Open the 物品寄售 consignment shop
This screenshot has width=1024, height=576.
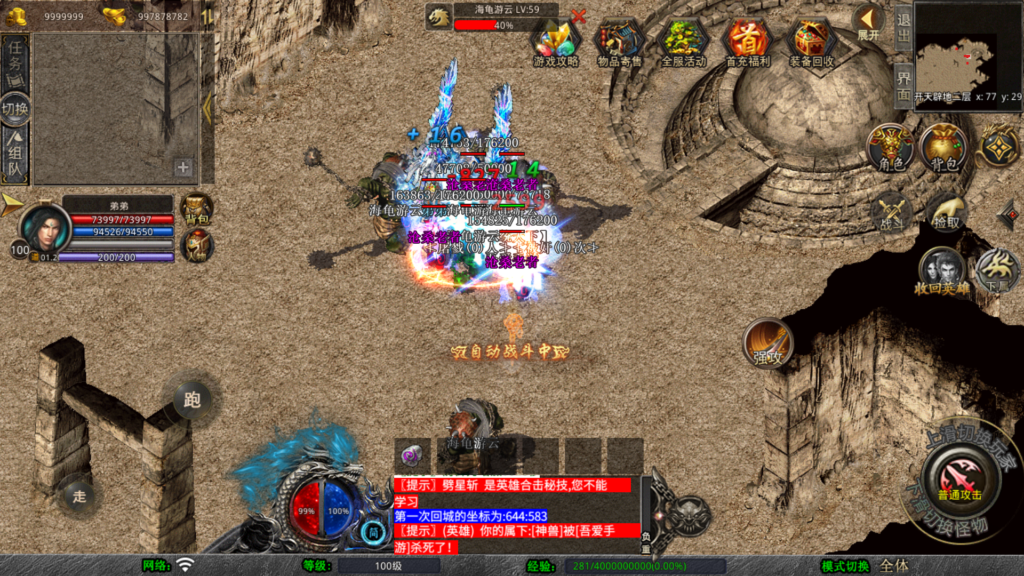(x=620, y=41)
